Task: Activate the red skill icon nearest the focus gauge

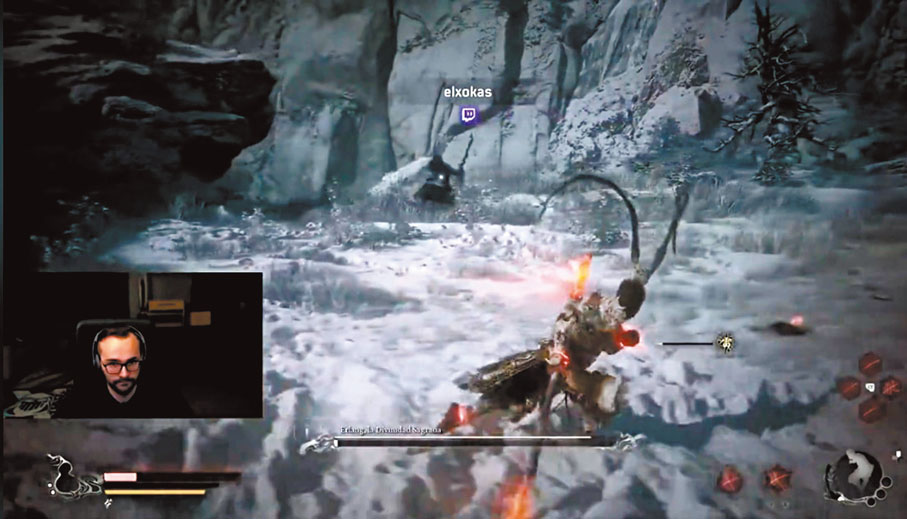Action: [x=777, y=479]
